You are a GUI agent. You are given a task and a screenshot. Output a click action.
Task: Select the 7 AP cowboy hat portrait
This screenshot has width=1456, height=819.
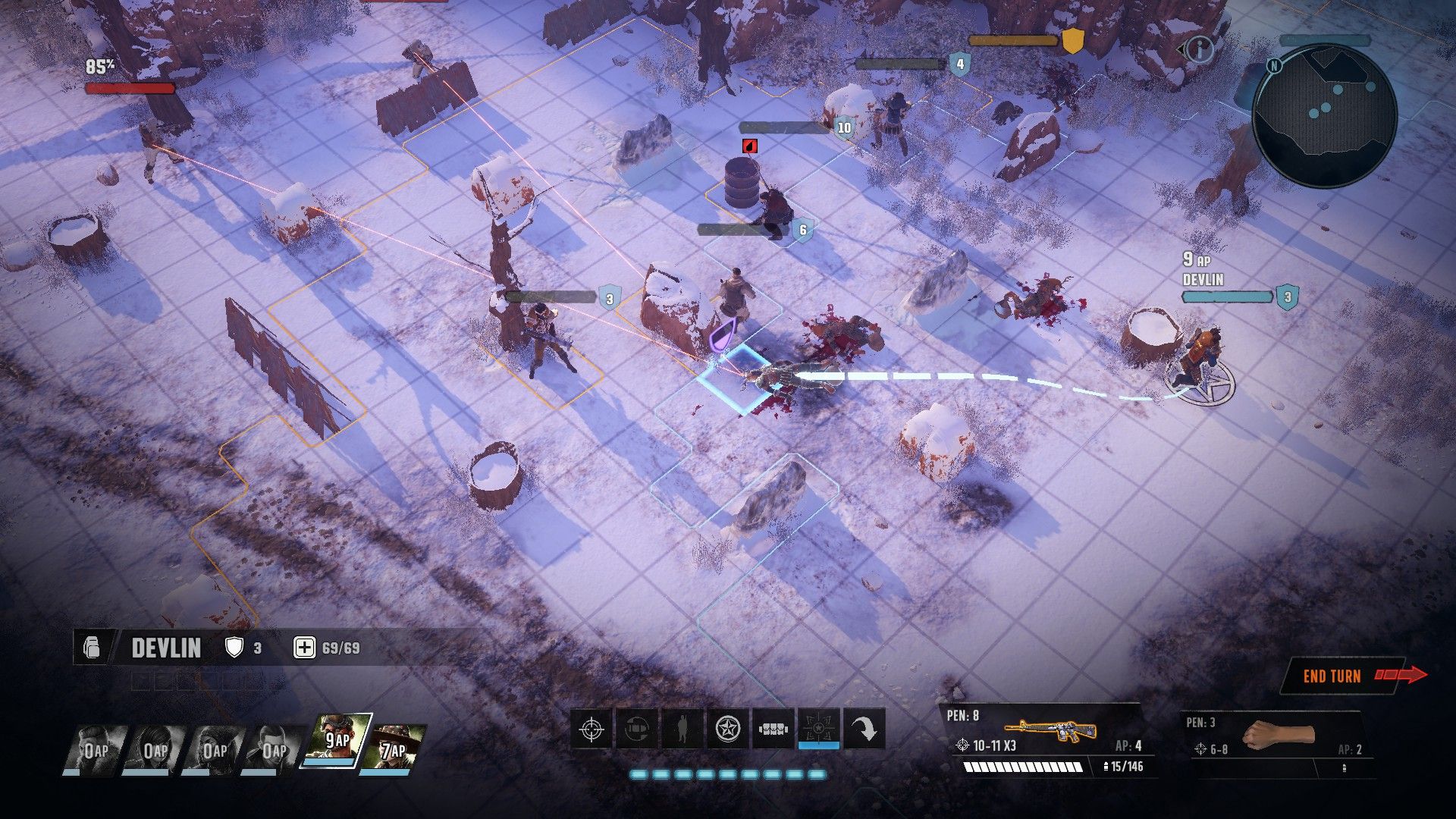[393, 748]
